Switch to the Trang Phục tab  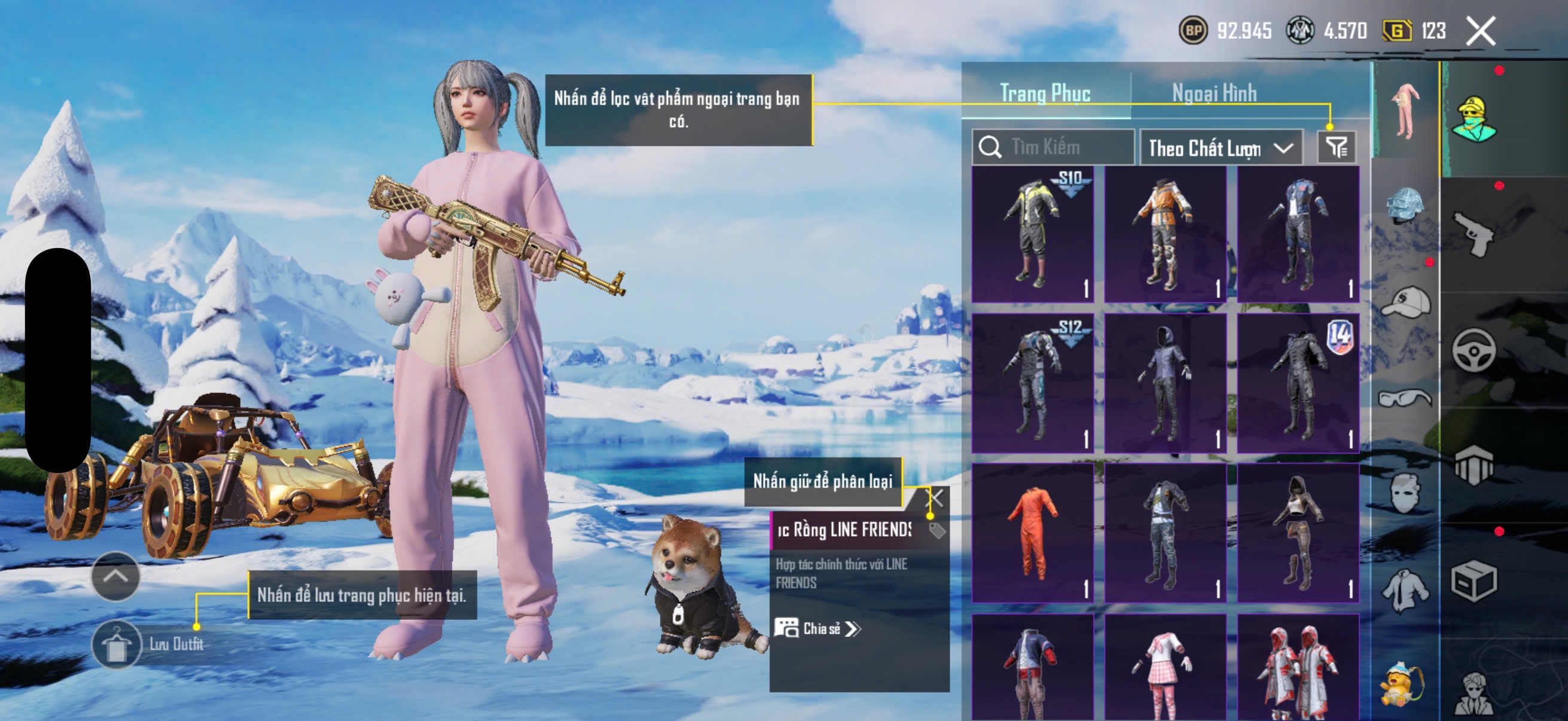click(1045, 93)
